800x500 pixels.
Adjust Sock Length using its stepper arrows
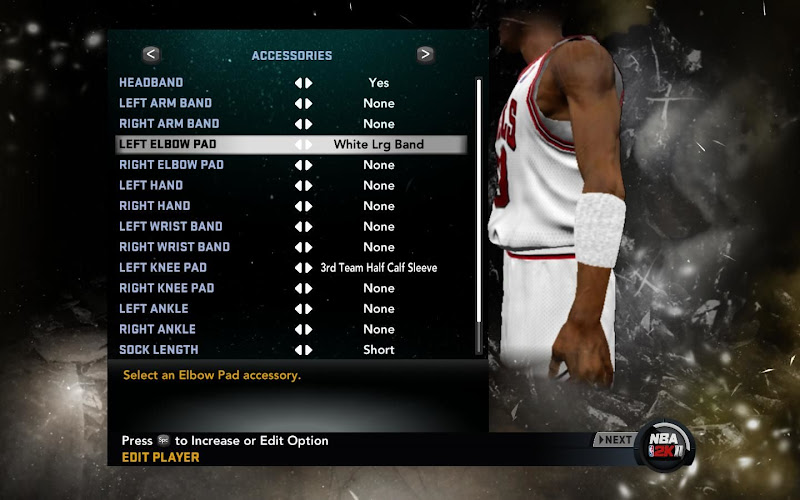[x=303, y=350]
